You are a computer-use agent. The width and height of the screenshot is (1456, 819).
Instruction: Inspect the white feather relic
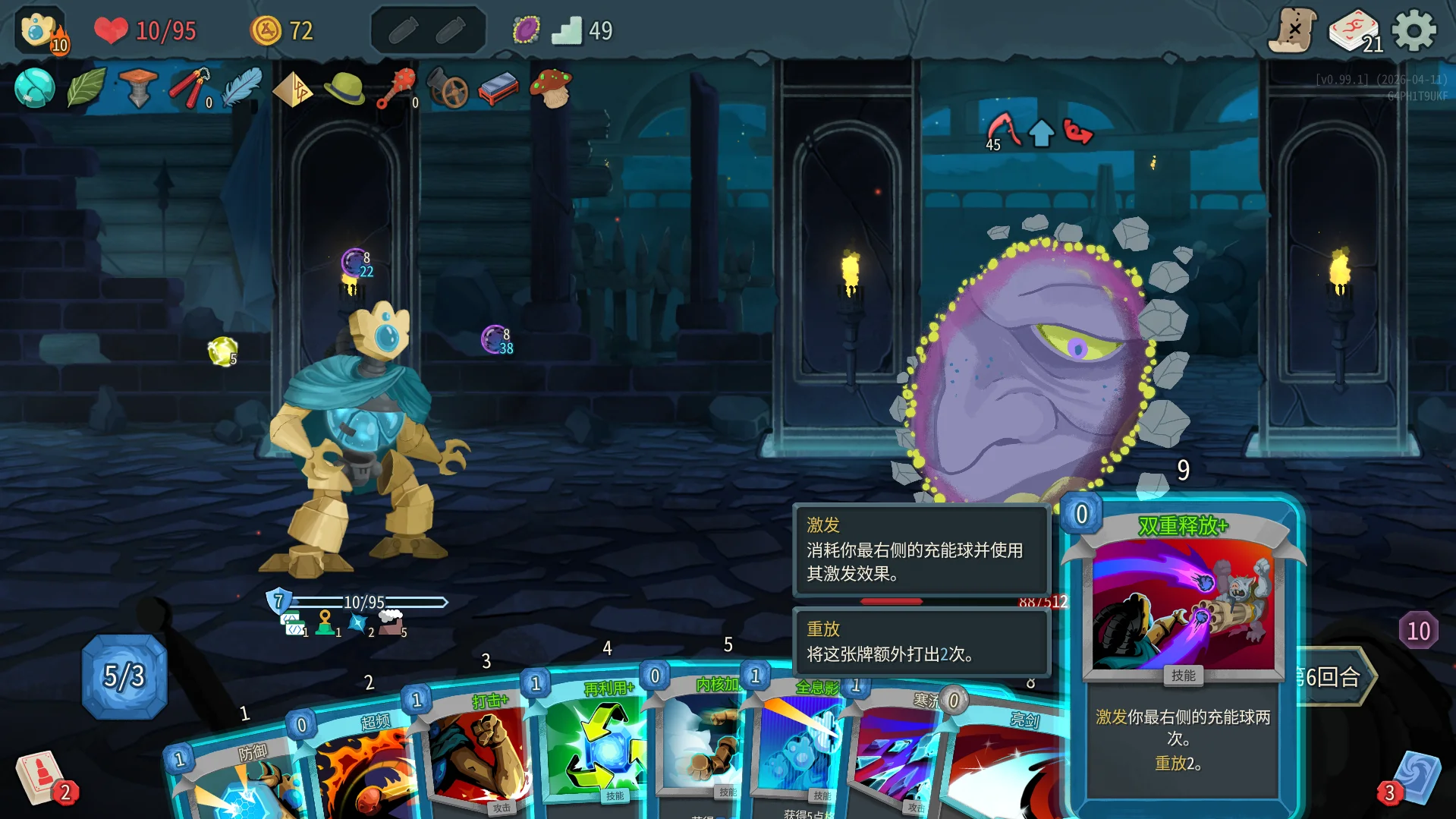[x=242, y=88]
